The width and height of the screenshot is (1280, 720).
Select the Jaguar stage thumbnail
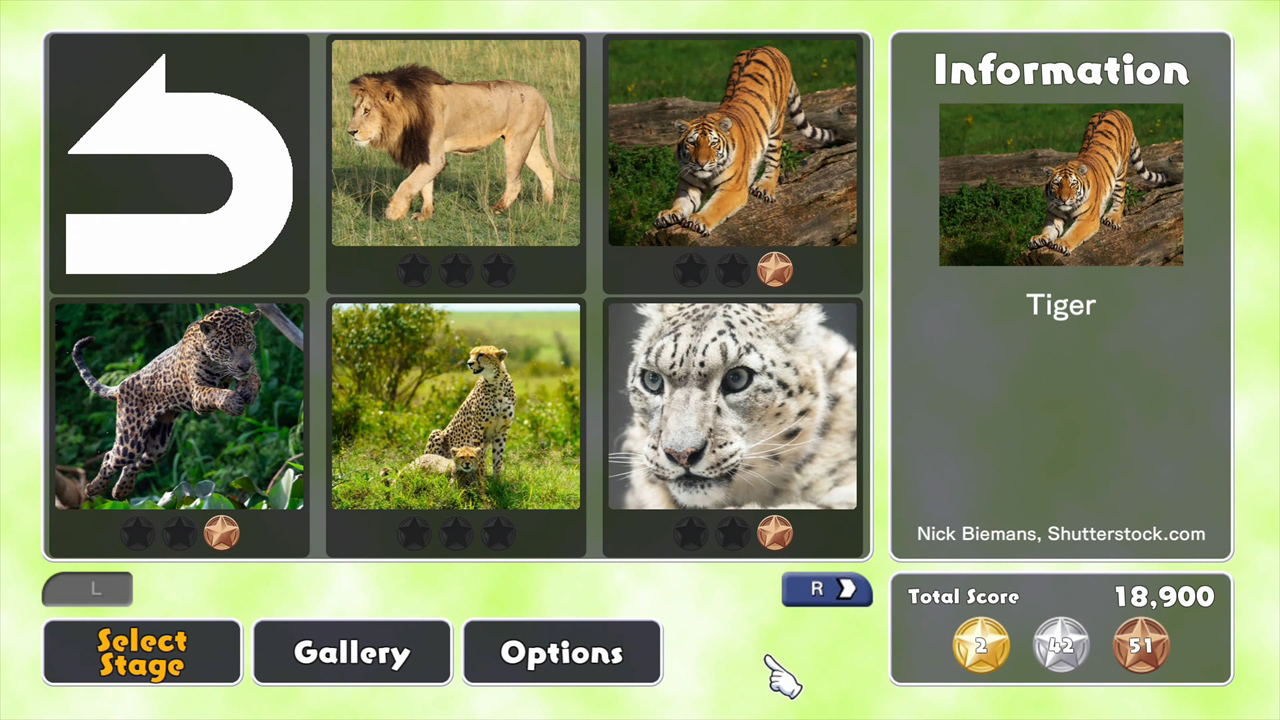click(178, 405)
